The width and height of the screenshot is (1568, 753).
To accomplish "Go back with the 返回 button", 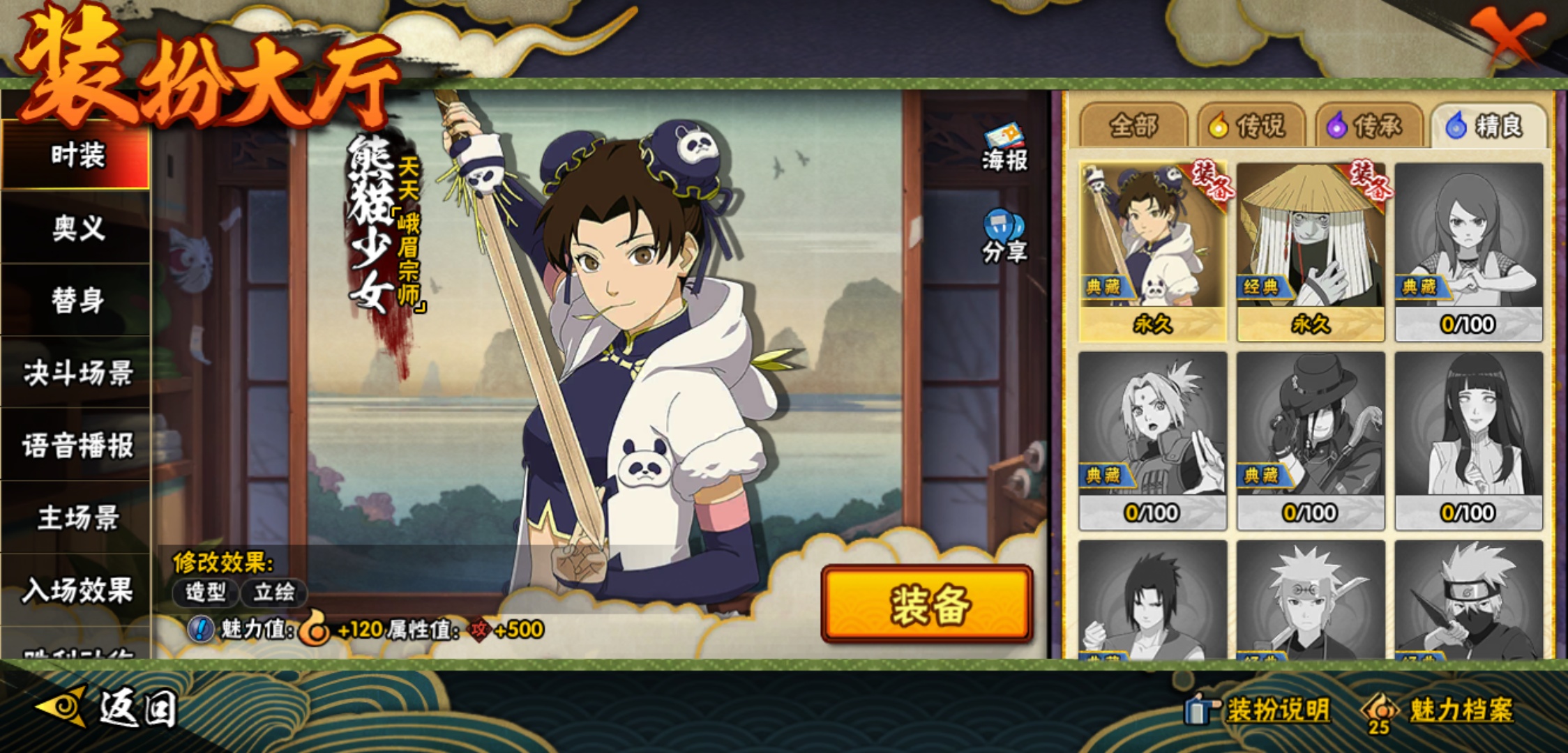I will [108, 708].
